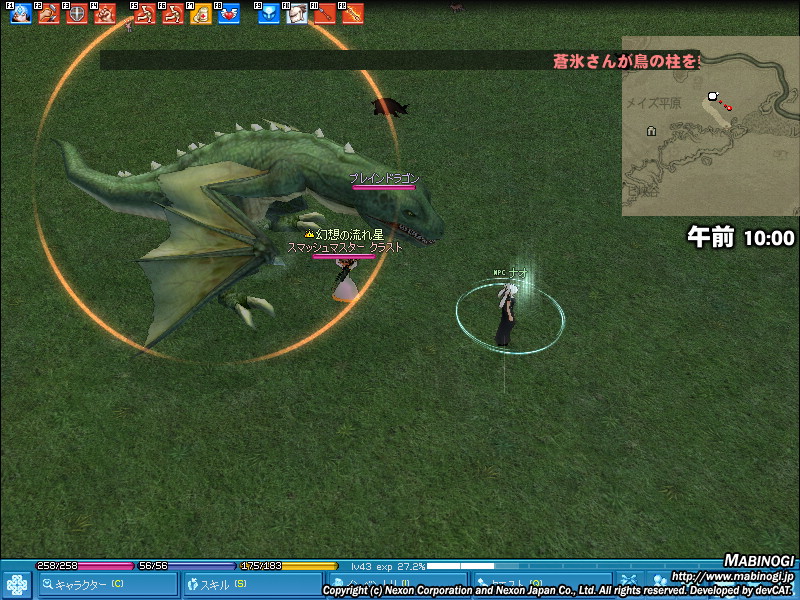Click the main menu button beside キャラクター
The height and width of the screenshot is (600, 800).
16,584
